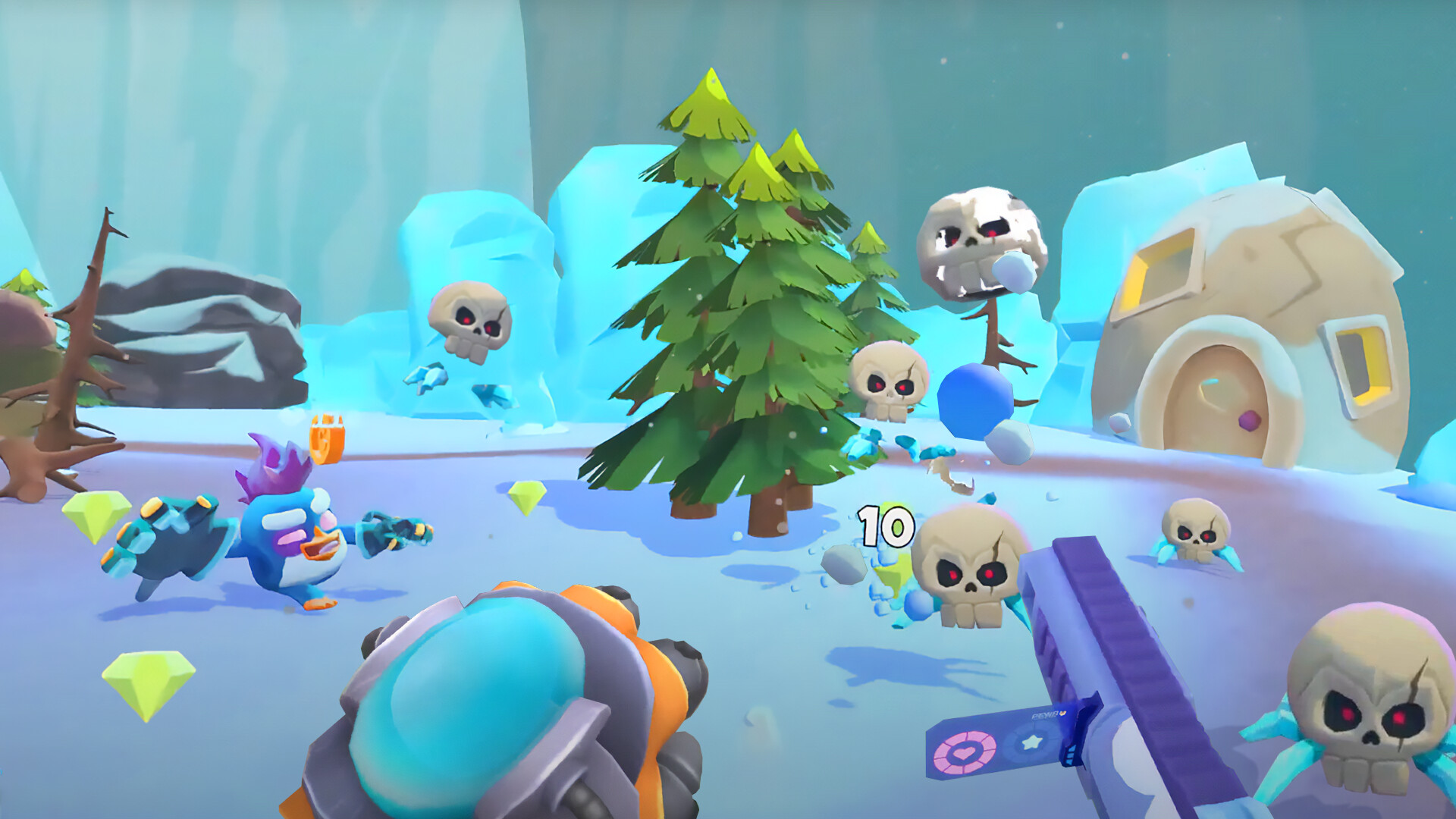Click the blue ammo bar on the rifle

[1072, 756]
